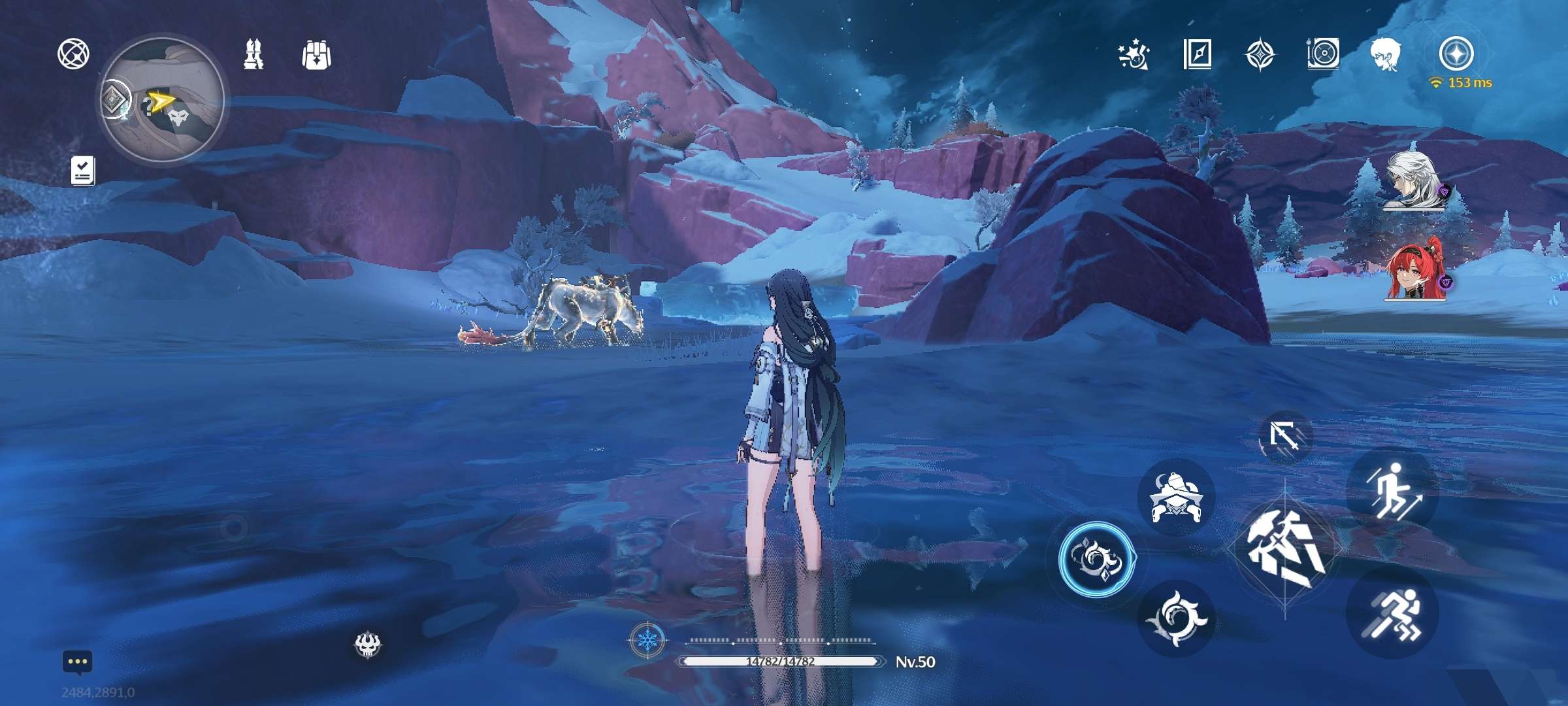Open the quest checklist icon
This screenshot has width=1568, height=706.
tap(83, 171)
